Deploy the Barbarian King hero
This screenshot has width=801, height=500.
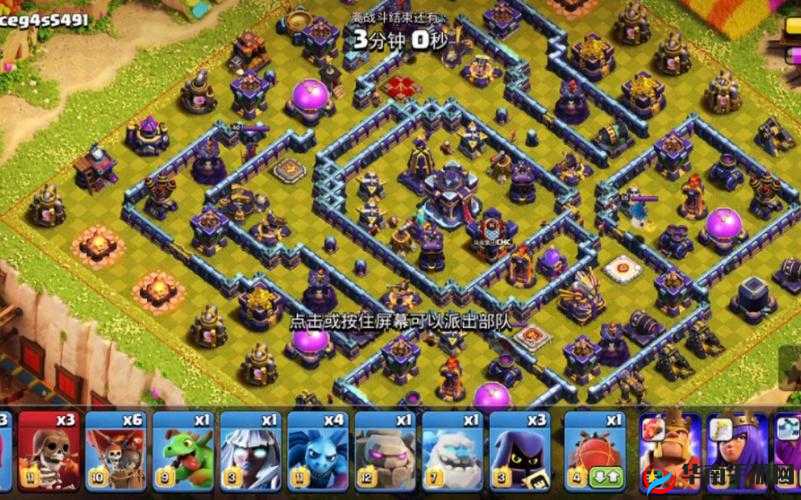669,447
